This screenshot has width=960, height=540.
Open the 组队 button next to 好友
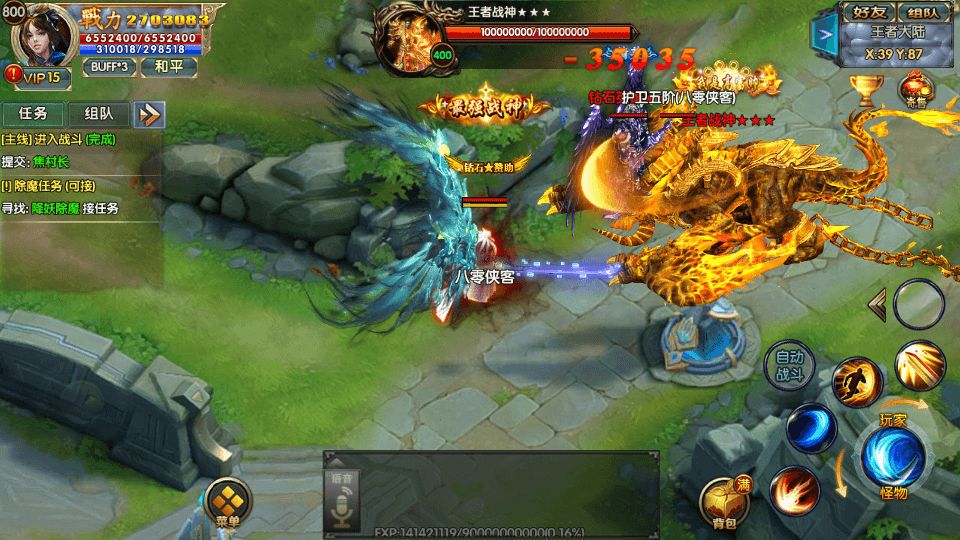pos(923,13)
